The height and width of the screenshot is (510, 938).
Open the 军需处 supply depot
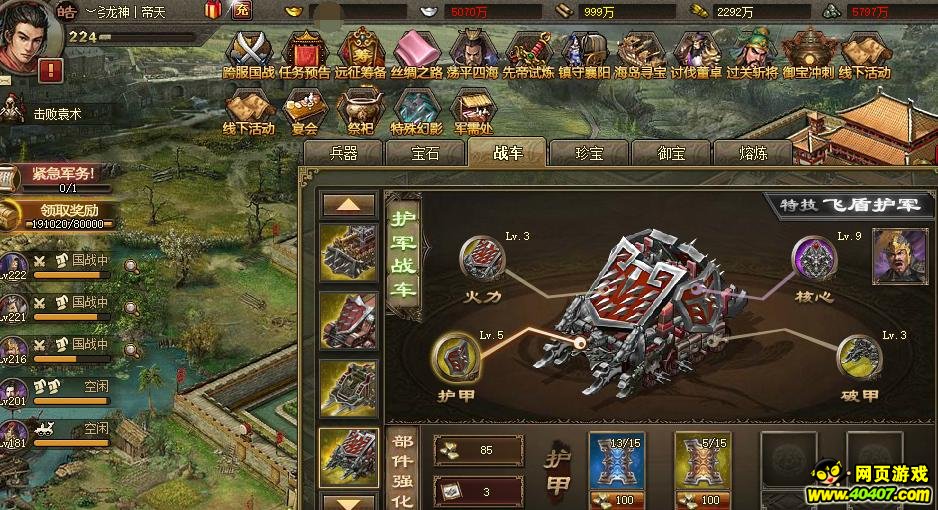tap(473, 111)
